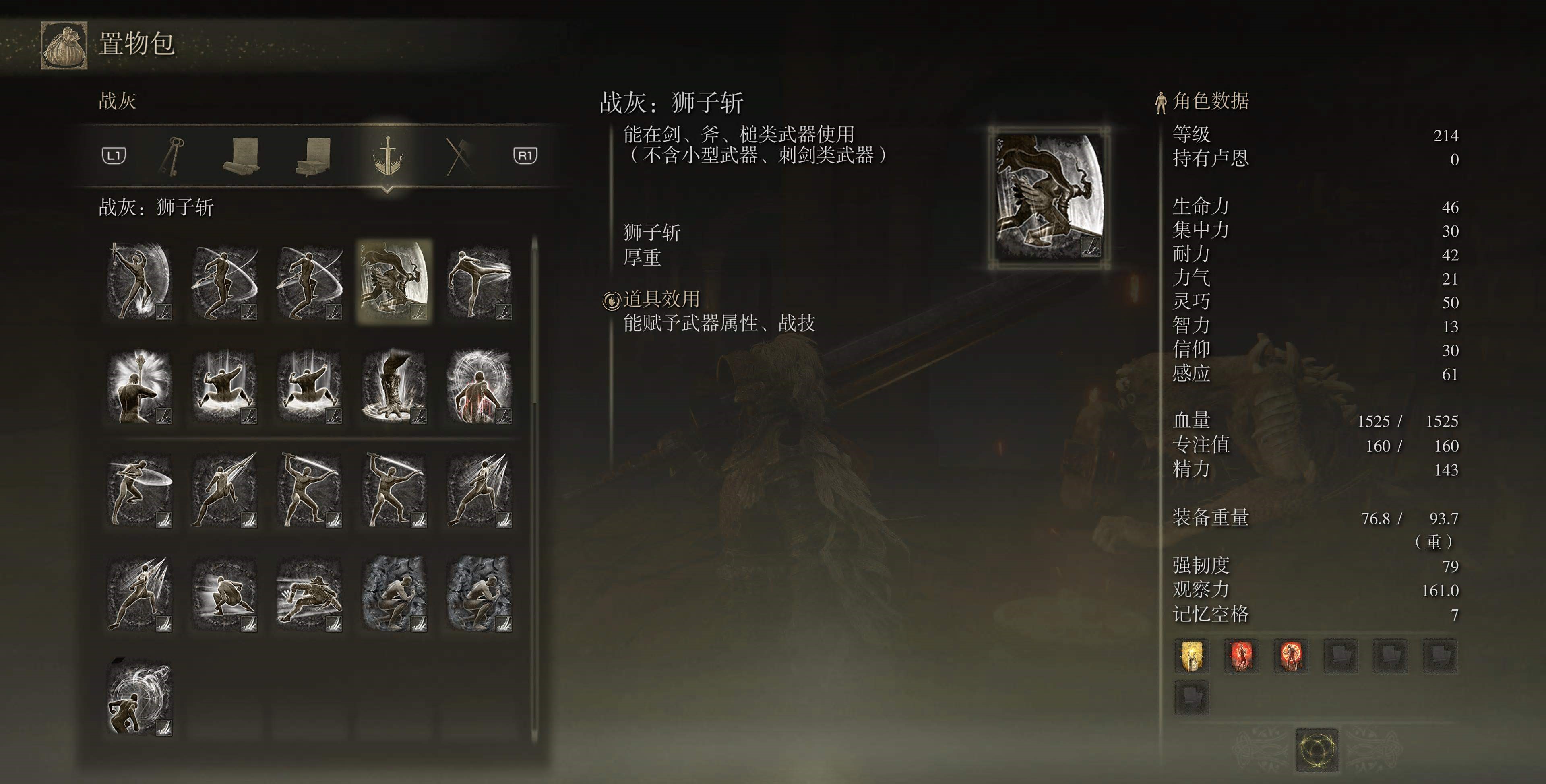Click the 置物包 pouch icon in the header
This screenshot has height=784, width=1546.
click(64, 45)
